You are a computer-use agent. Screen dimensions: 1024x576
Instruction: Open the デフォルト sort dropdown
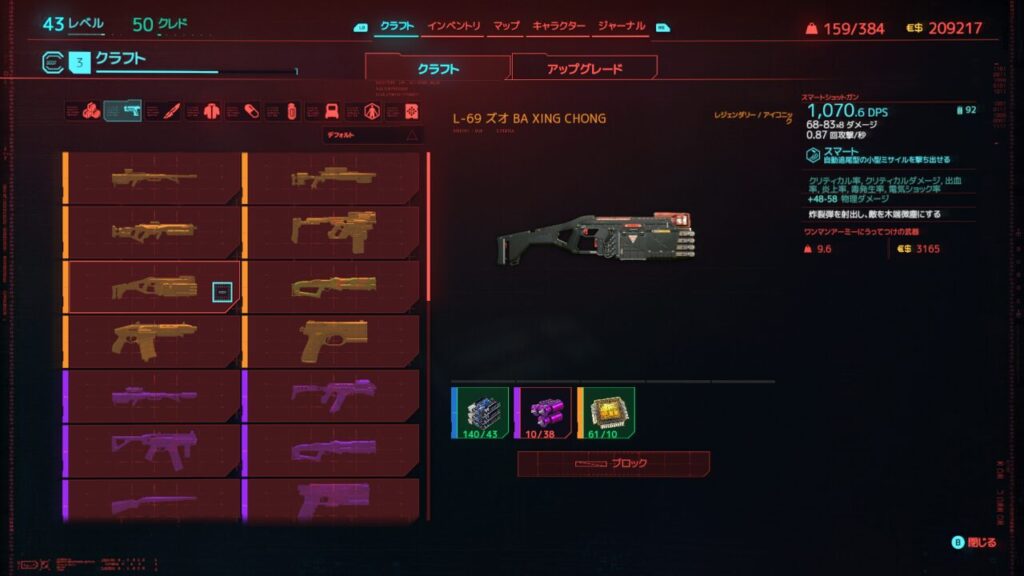(x=372, y=134)
